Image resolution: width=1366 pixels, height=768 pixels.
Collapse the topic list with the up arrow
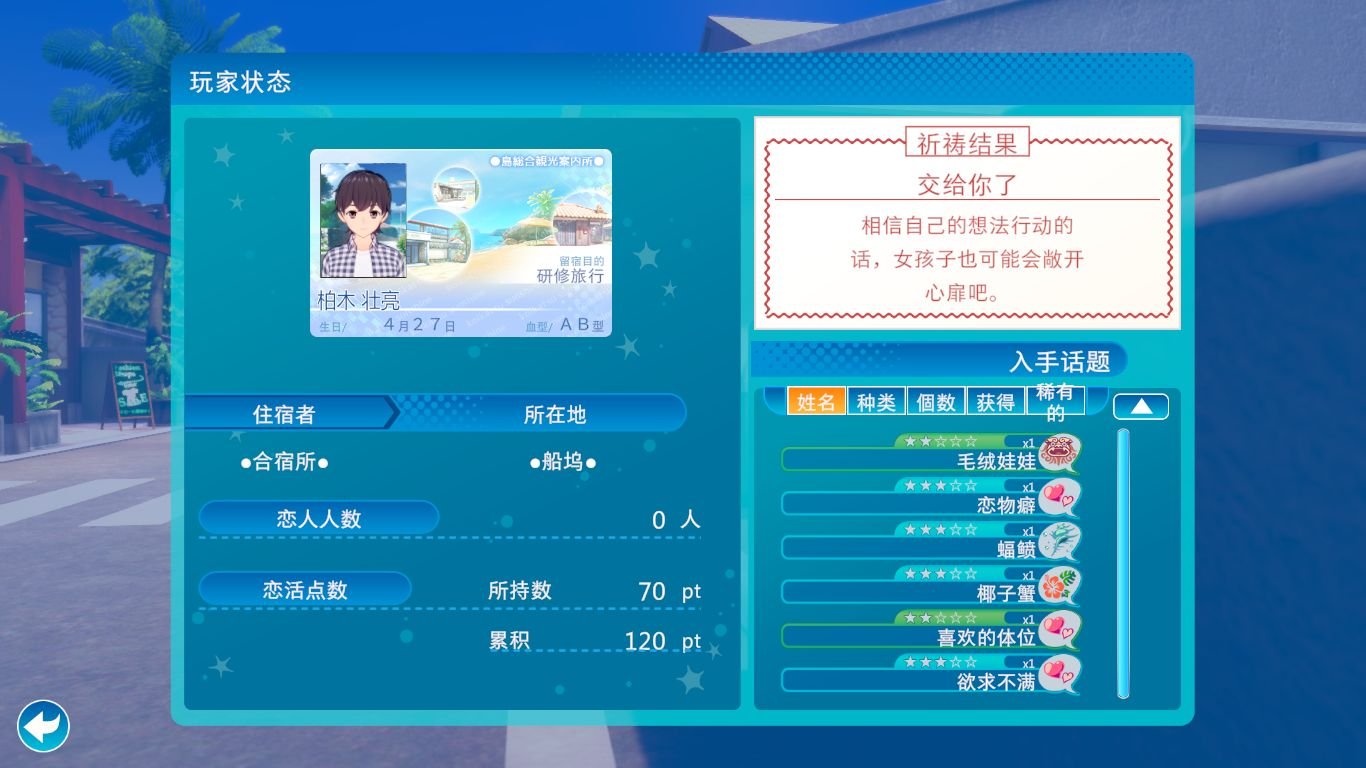click(x=1139, y=405)
